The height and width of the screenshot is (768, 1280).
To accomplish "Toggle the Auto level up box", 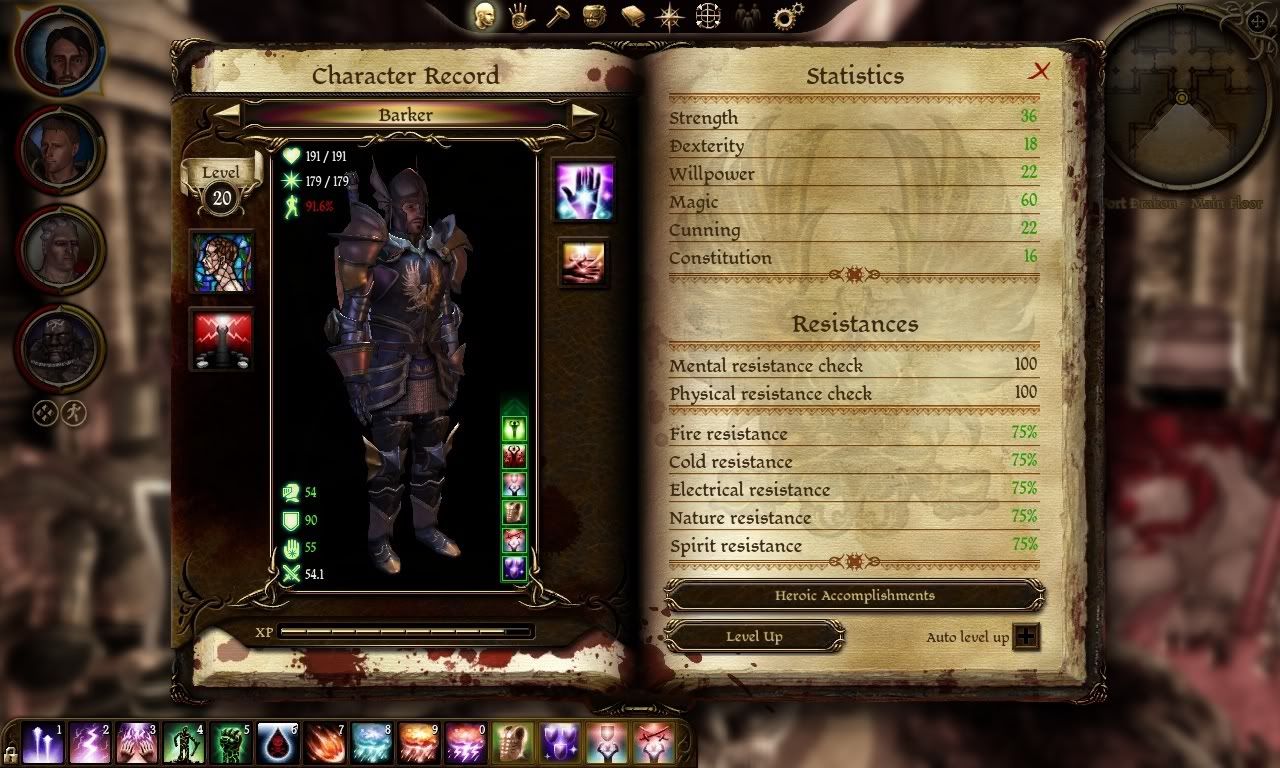I will [x=1026, y=637].
